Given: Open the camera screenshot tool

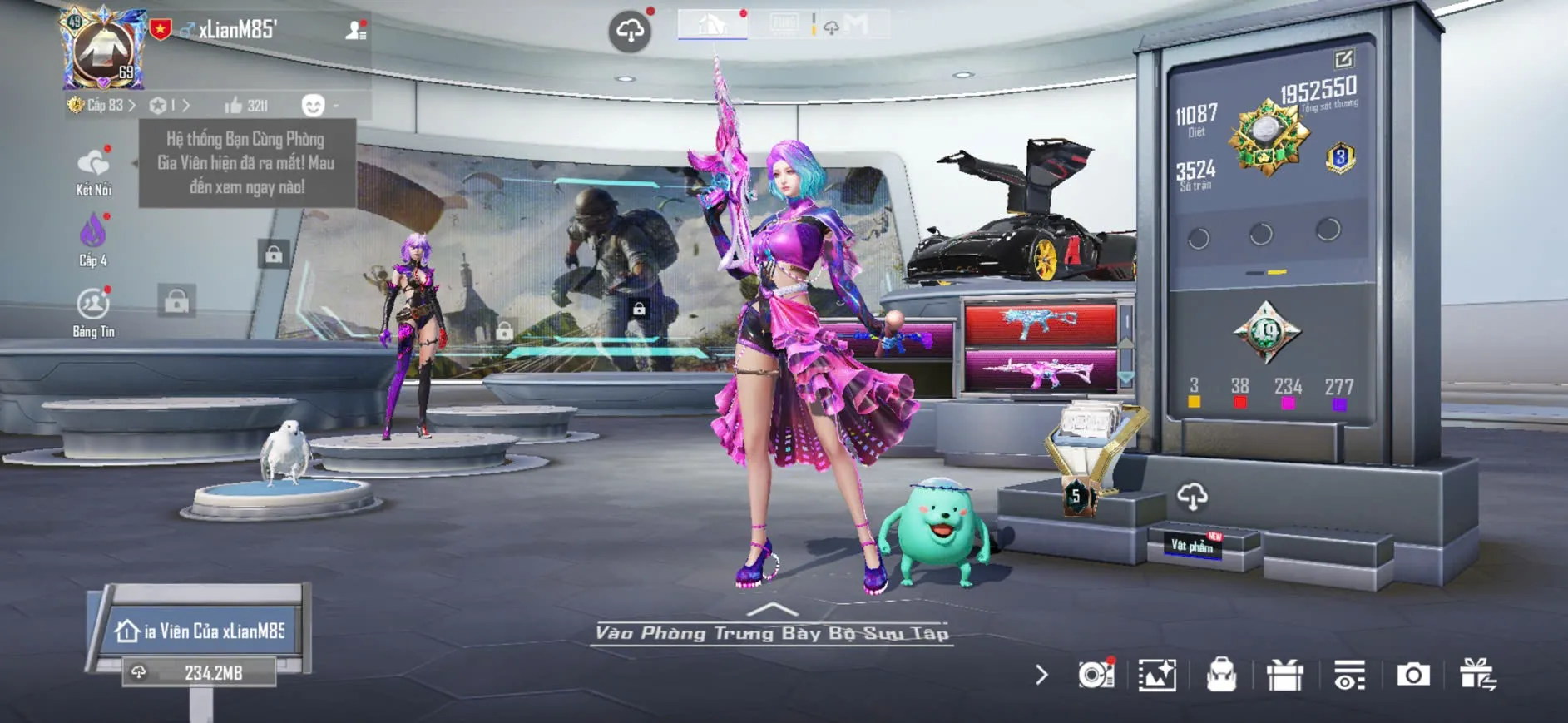Looking at the screenshot, I should (x=1412, y=675).
